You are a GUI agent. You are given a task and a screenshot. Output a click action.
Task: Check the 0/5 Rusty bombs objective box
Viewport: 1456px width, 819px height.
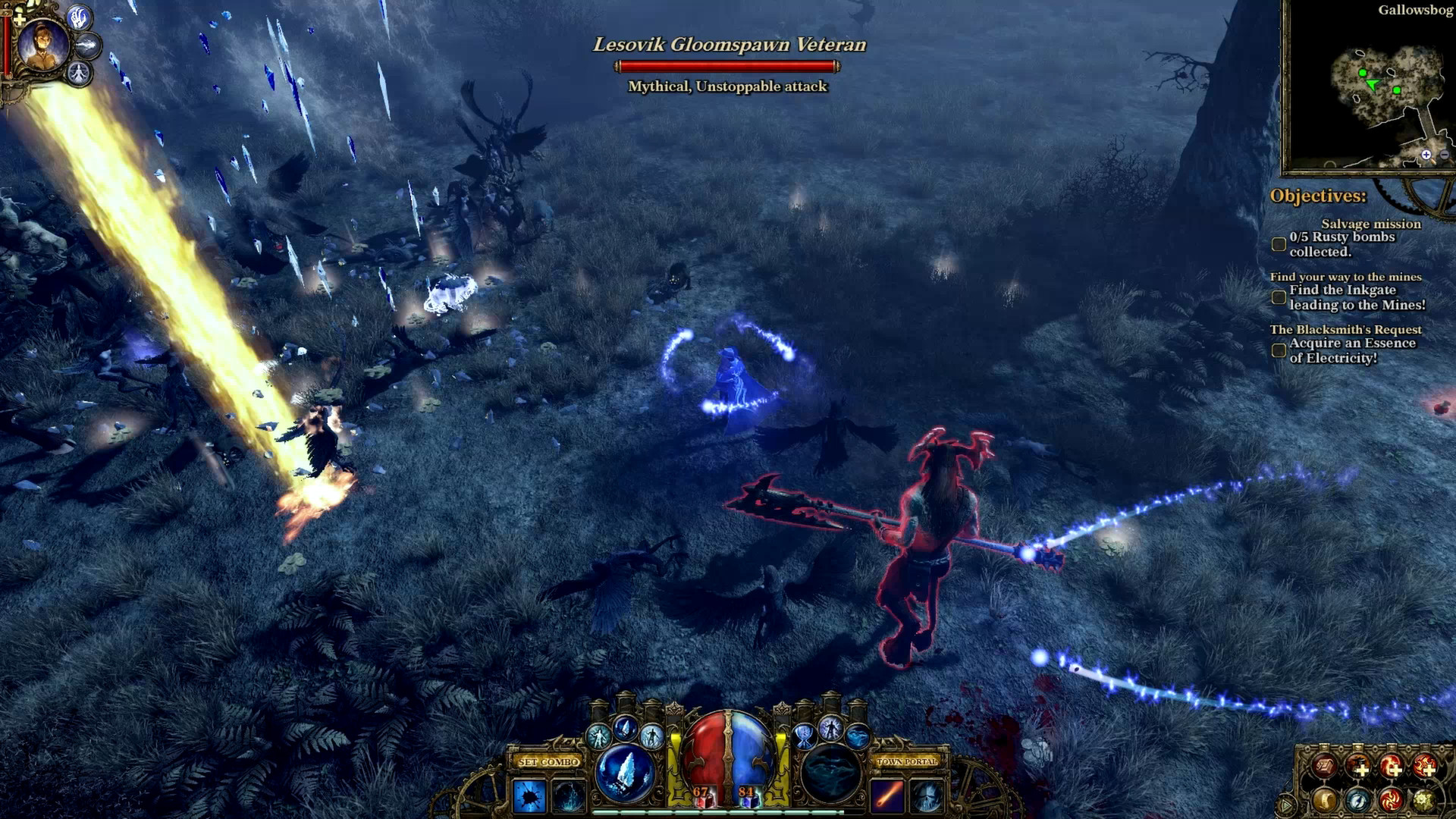(1279, 243)
